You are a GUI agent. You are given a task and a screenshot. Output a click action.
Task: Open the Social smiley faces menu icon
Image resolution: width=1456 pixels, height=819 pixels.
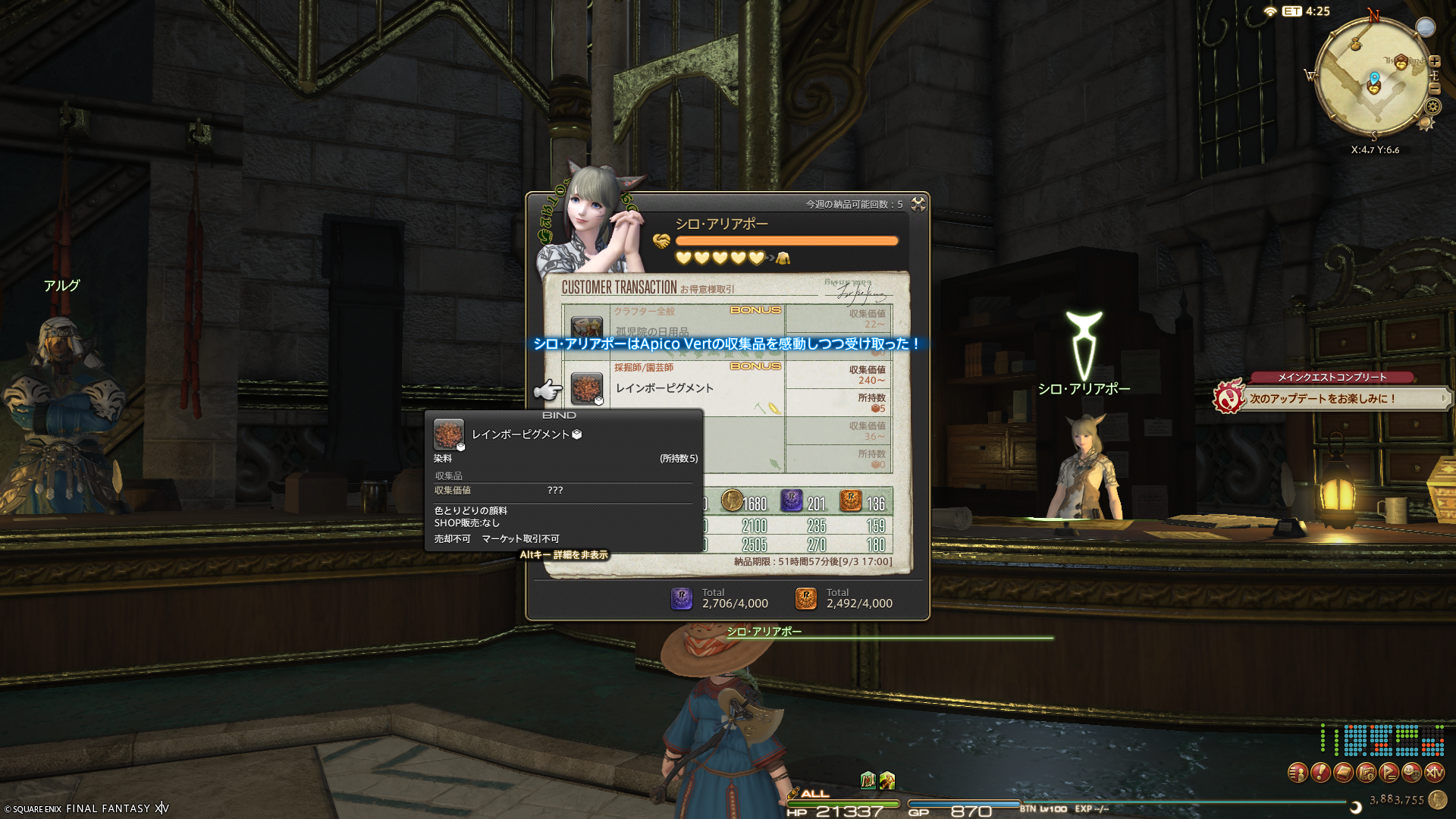tap(1411, 773)
